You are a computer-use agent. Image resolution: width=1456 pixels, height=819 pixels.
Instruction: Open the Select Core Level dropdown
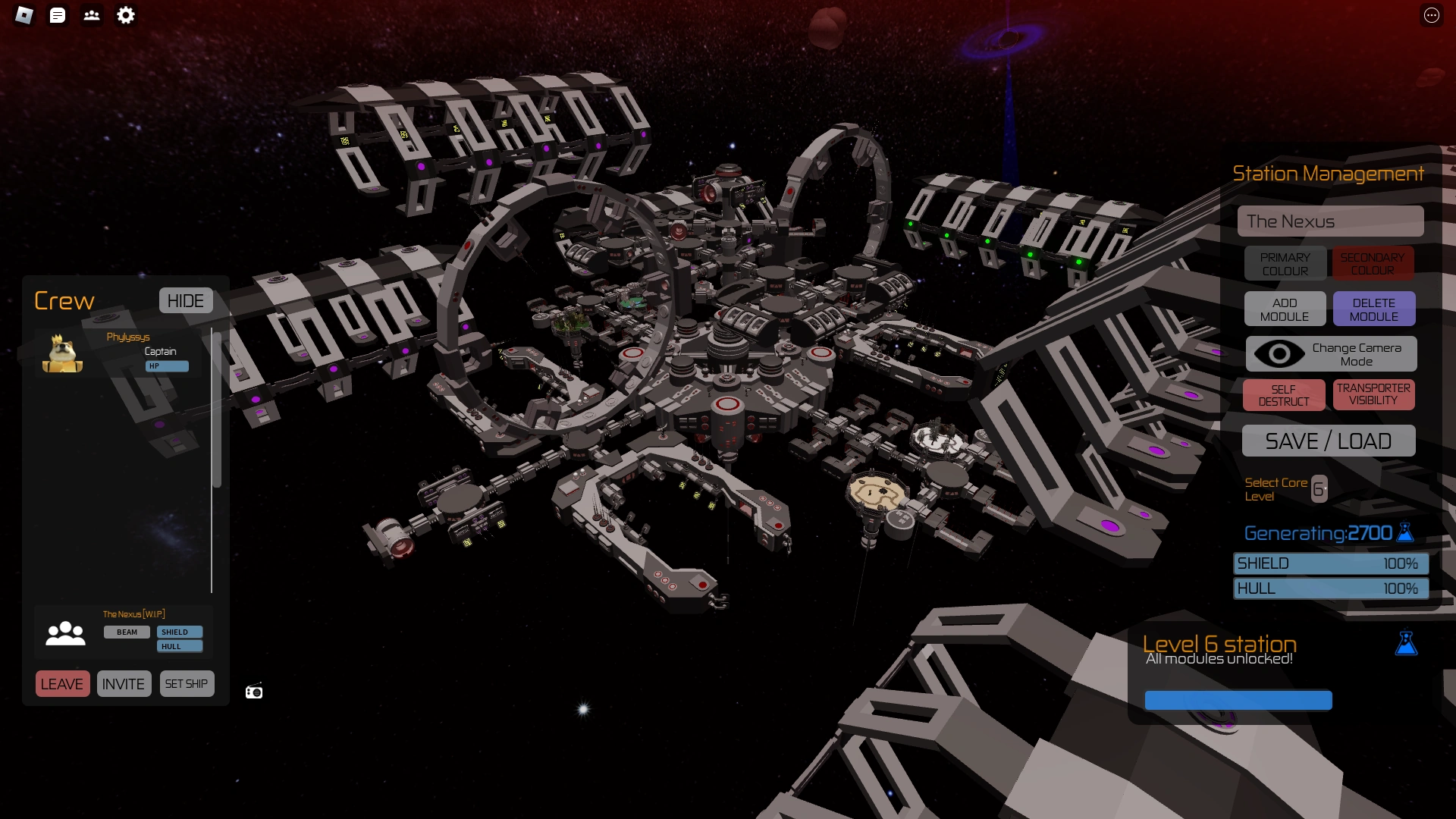tap(1319, 488)
